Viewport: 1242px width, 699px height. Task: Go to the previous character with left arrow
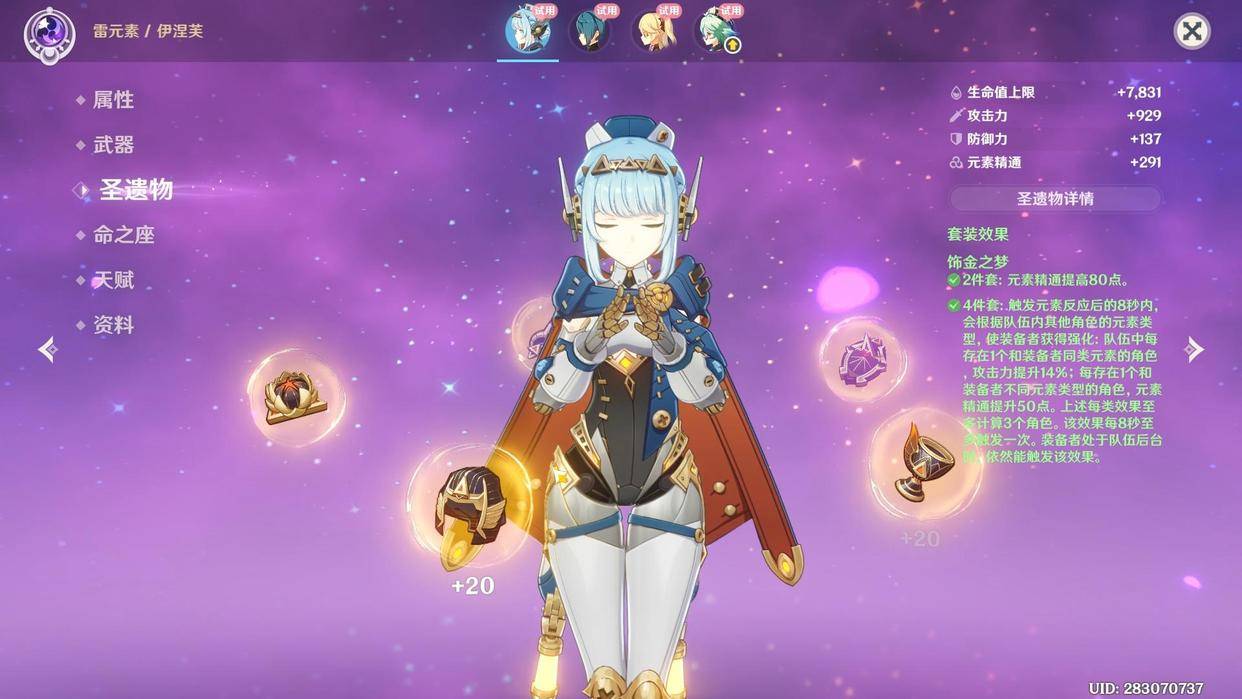(47, 349)
